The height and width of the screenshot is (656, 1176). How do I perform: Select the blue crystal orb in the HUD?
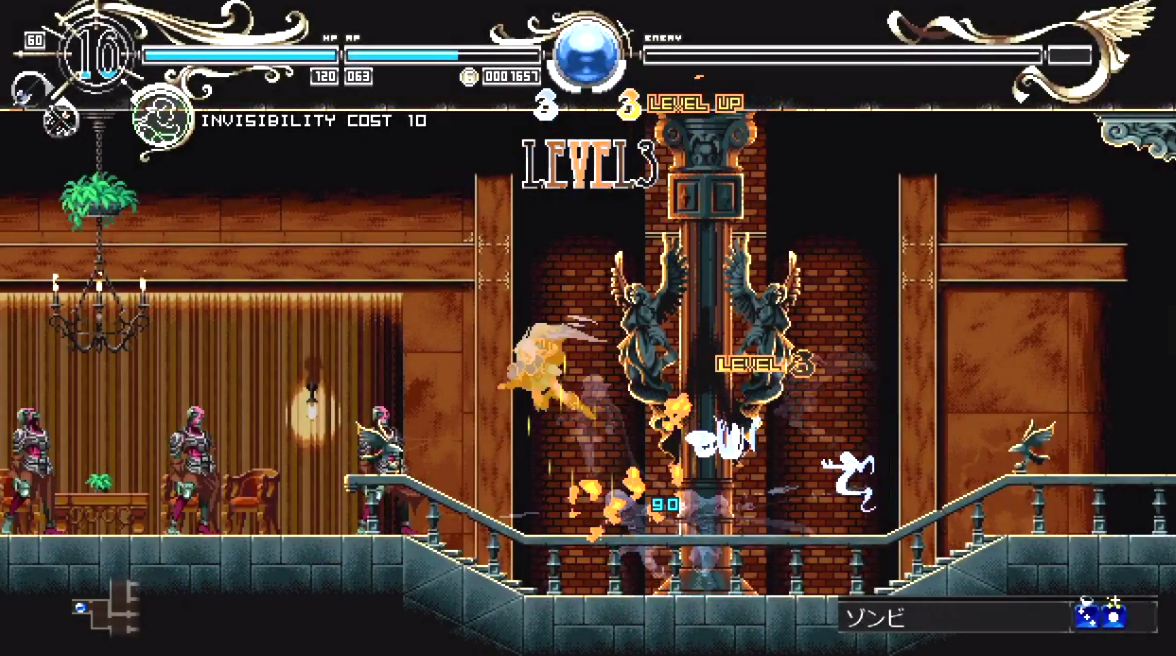tap(588, 55)
